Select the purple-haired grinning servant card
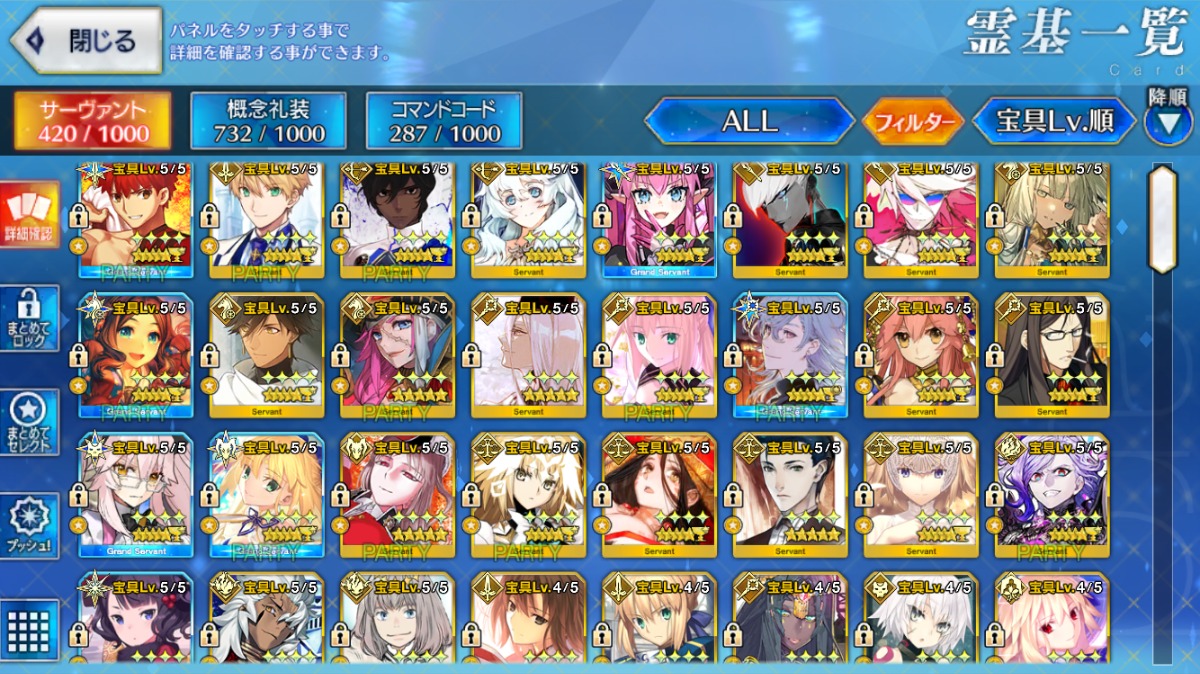The width and height of the screenshot is (1200, 674). (1051, 496)
